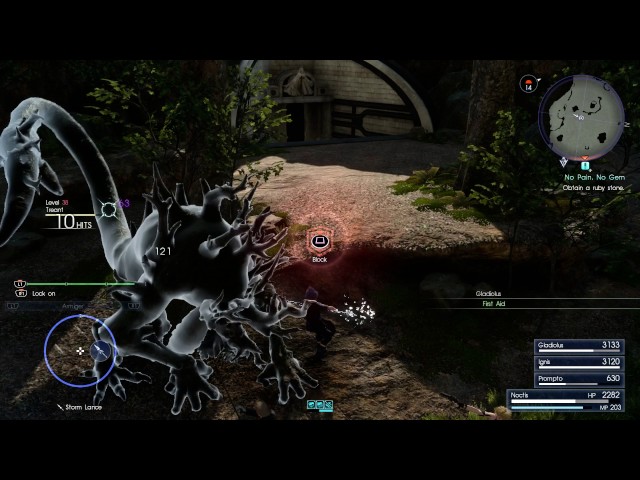This screenshot has width=640, height=480.
Task: Click the red enemy alert icon
Action: pyautogui.click(x=528, y=84)
